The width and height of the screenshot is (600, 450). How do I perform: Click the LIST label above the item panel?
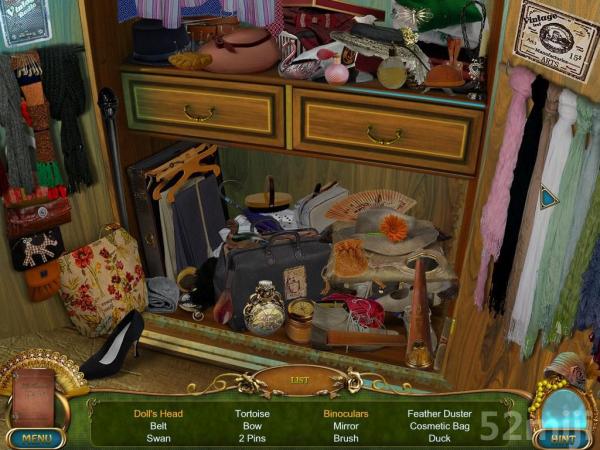(x=299, y=381)
